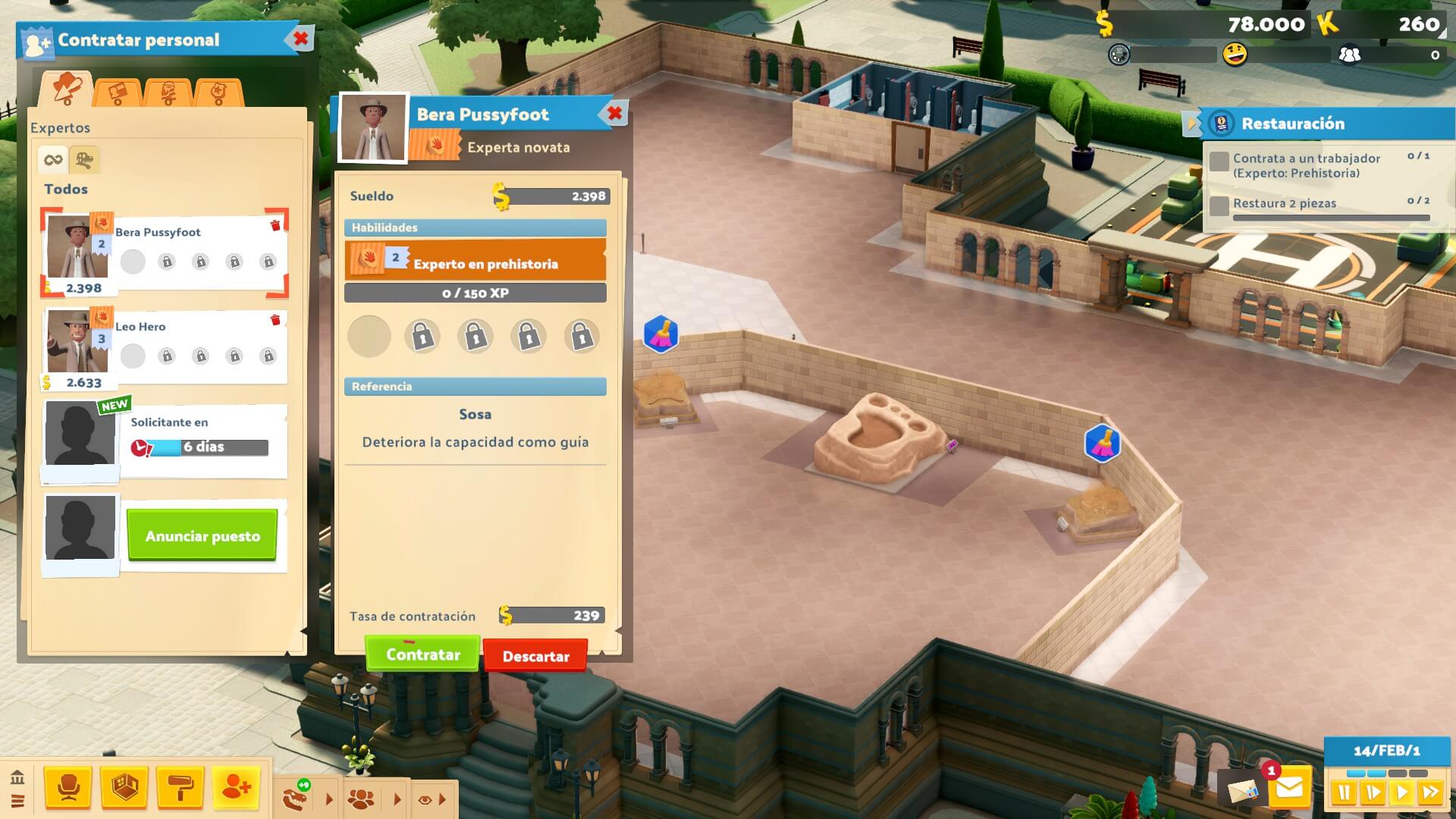Hire Bera Pussyfoot with the Contratar button
Screen dimensions: 1456x819
click(x=422, y=654)
